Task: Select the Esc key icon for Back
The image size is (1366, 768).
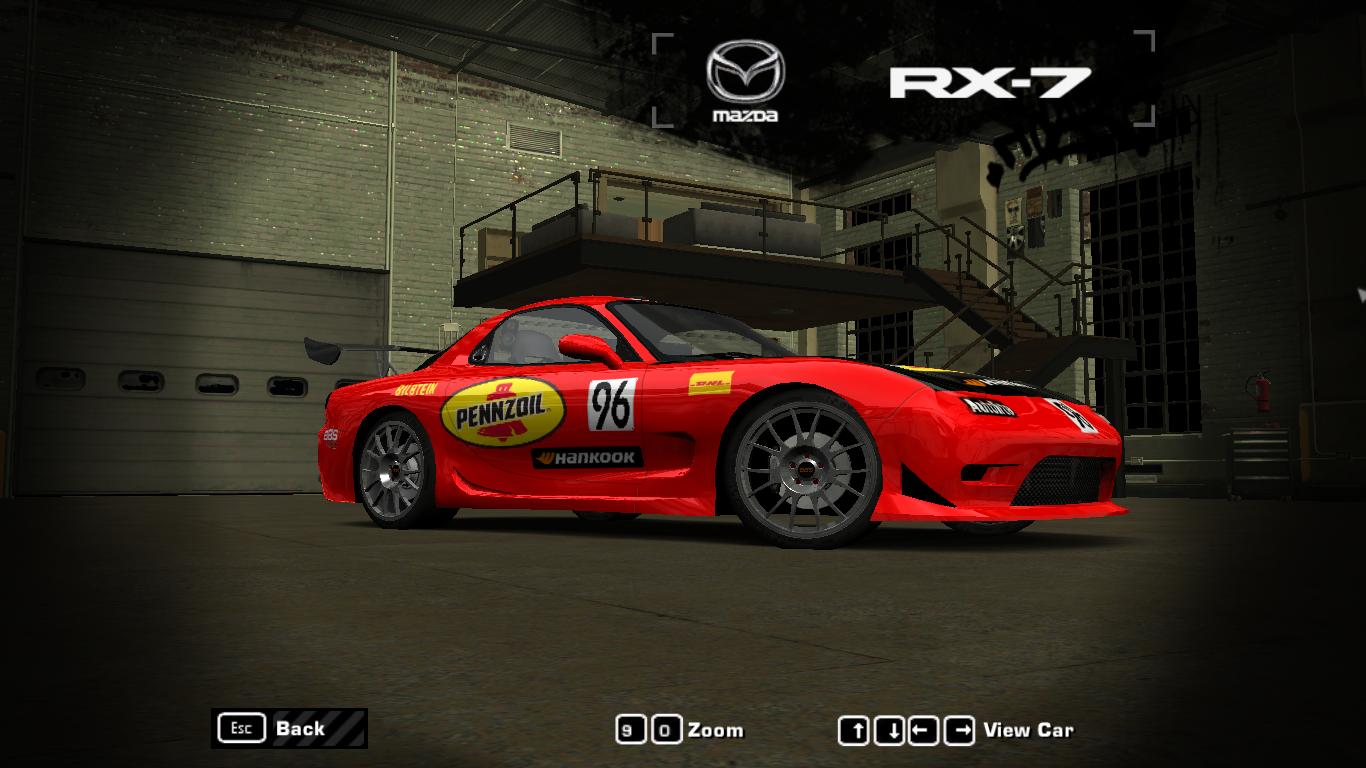Action: pyautogui.click(x=240, y=729)
